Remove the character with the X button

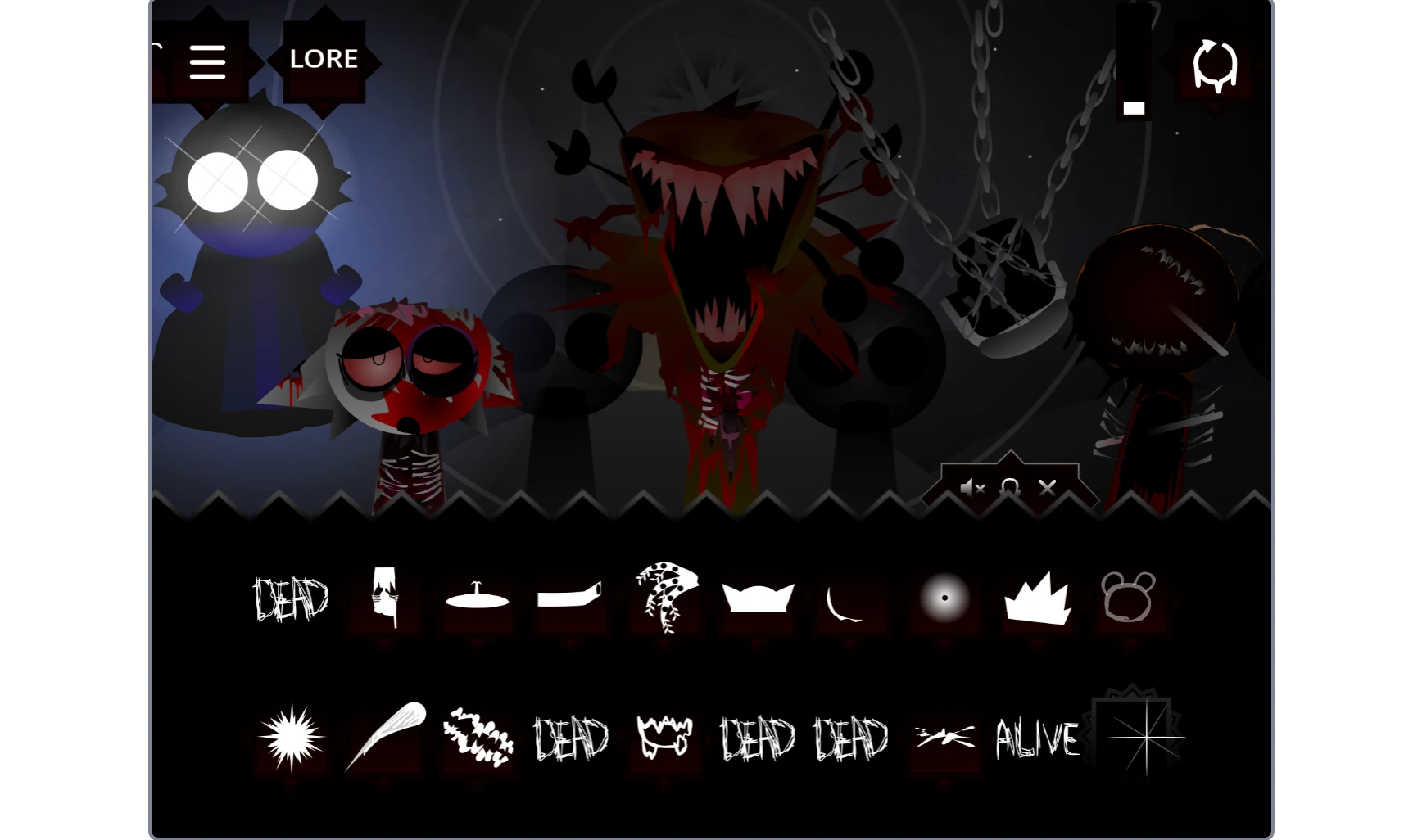click(1048, 488)
